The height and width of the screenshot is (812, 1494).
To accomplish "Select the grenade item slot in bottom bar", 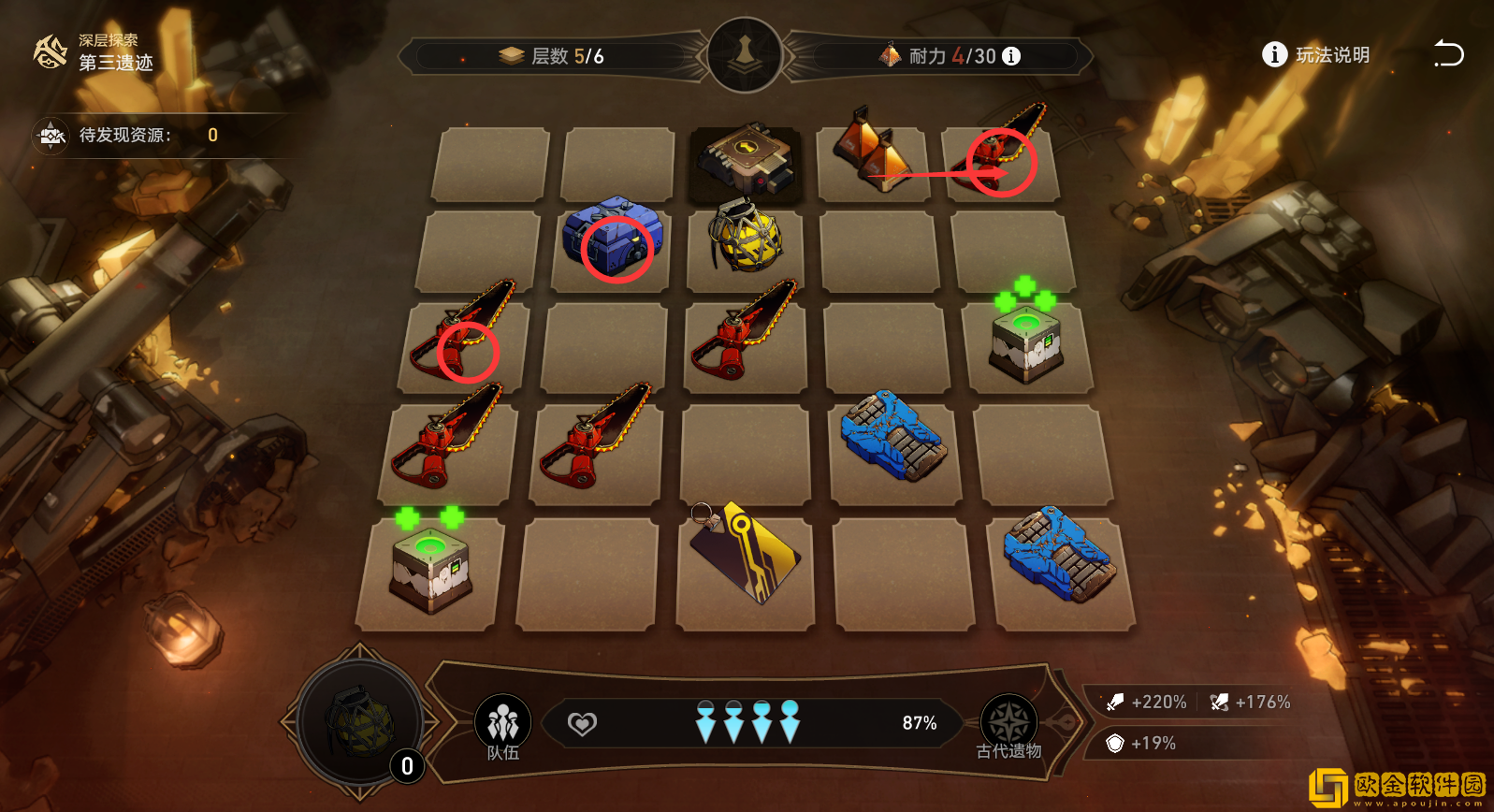I will point(360,722).
